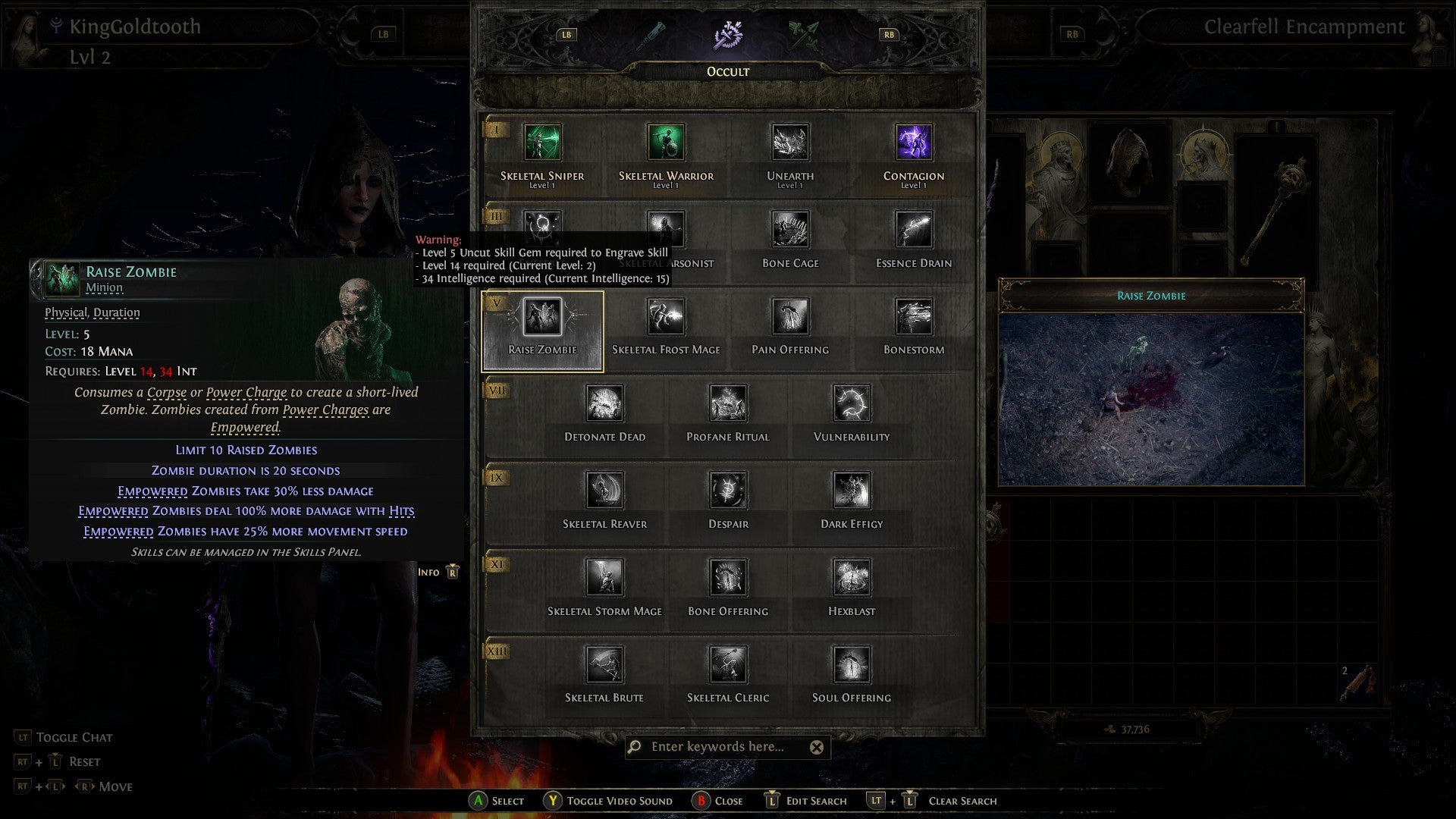The height and width of the screenshot is (819, 1456).
Task: Select the Skeletal Sniper gem icon
Action: click(544, 143)
